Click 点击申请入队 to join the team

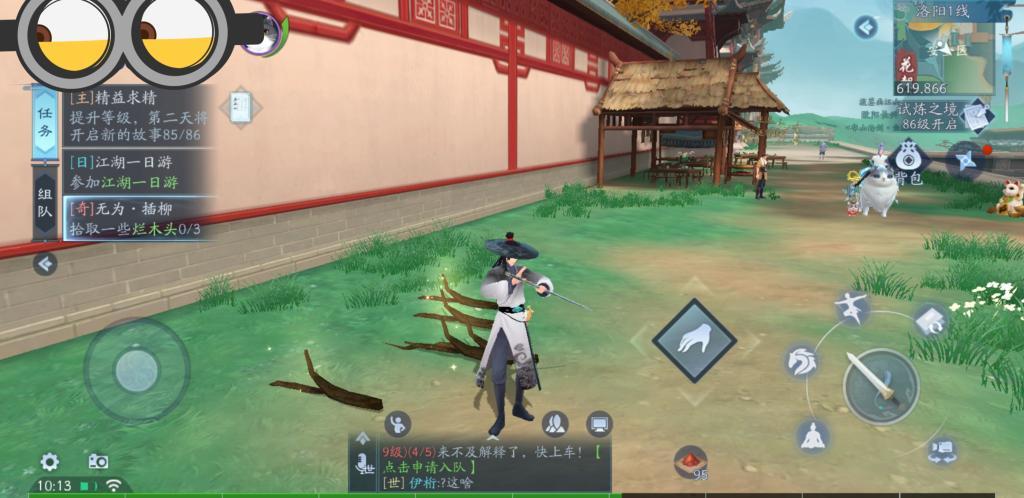click(x=432, y=467)
